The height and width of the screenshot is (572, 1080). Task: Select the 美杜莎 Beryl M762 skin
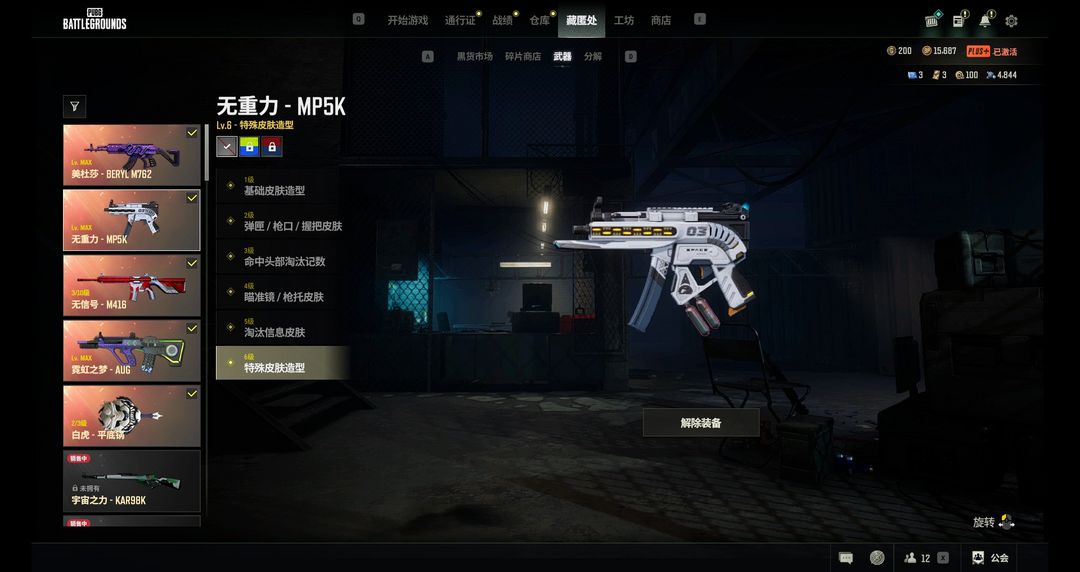[132, 155]
